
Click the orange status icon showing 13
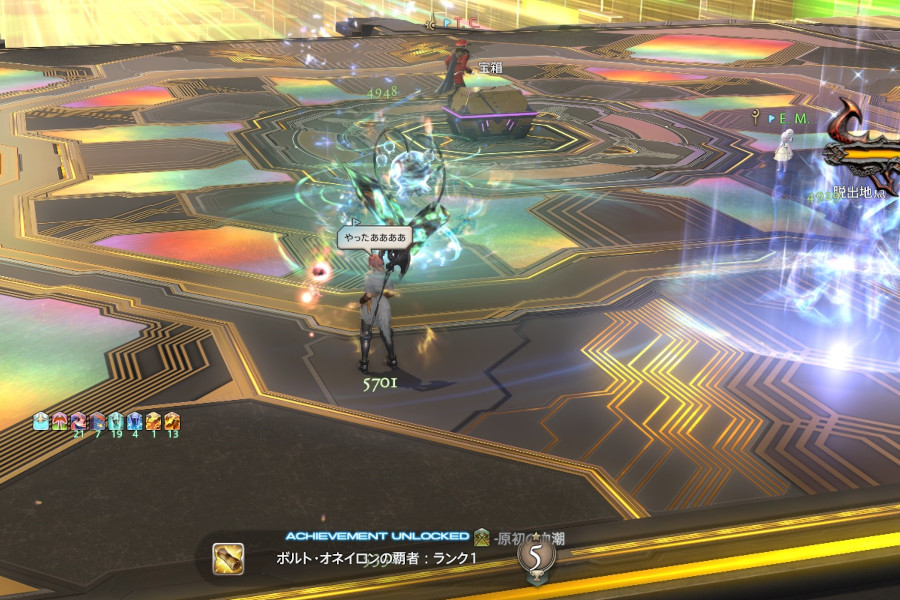(172, 422)
